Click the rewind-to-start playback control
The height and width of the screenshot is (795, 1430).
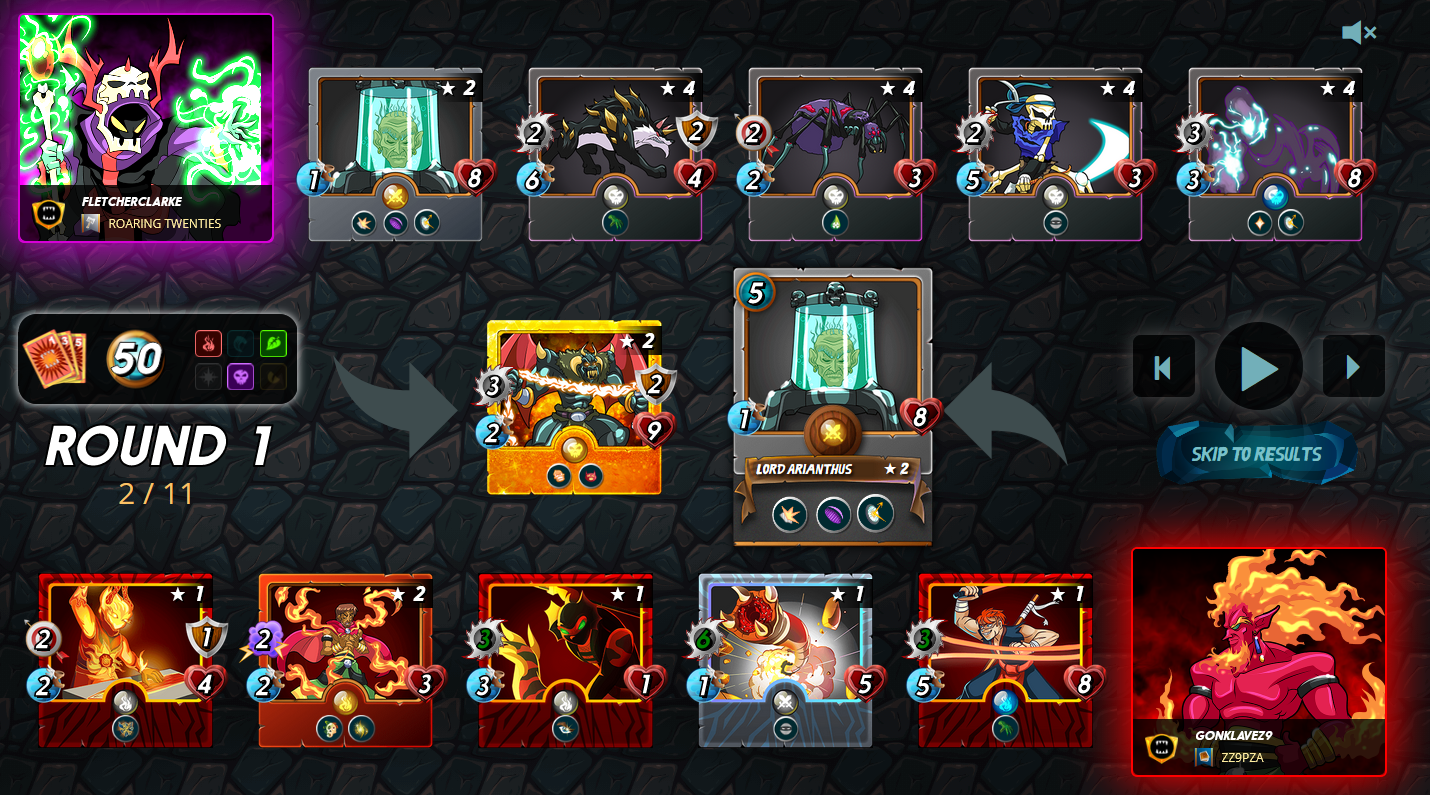coord(1163,367)
